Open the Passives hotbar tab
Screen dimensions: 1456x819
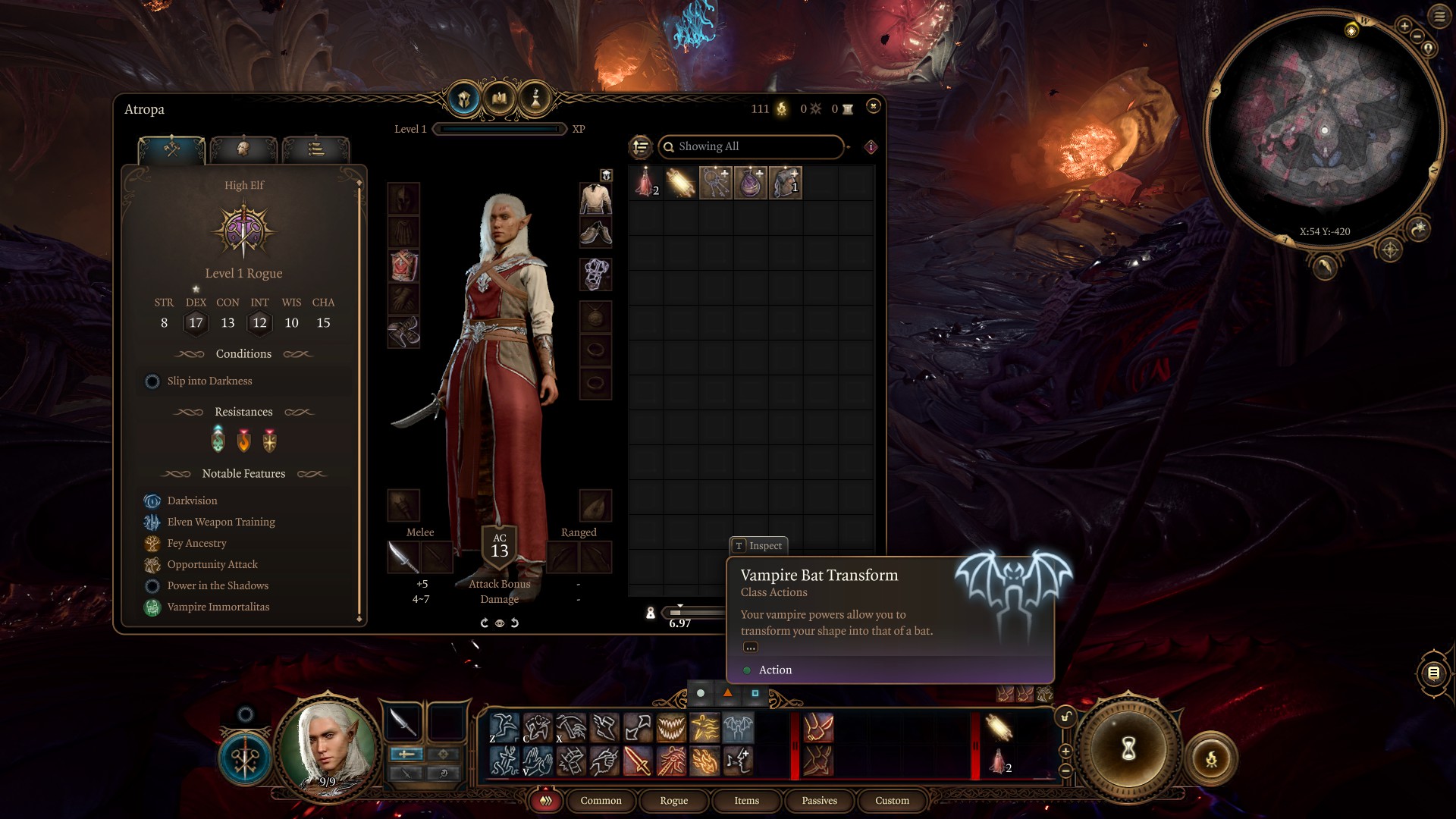click(x=819, y=801)
